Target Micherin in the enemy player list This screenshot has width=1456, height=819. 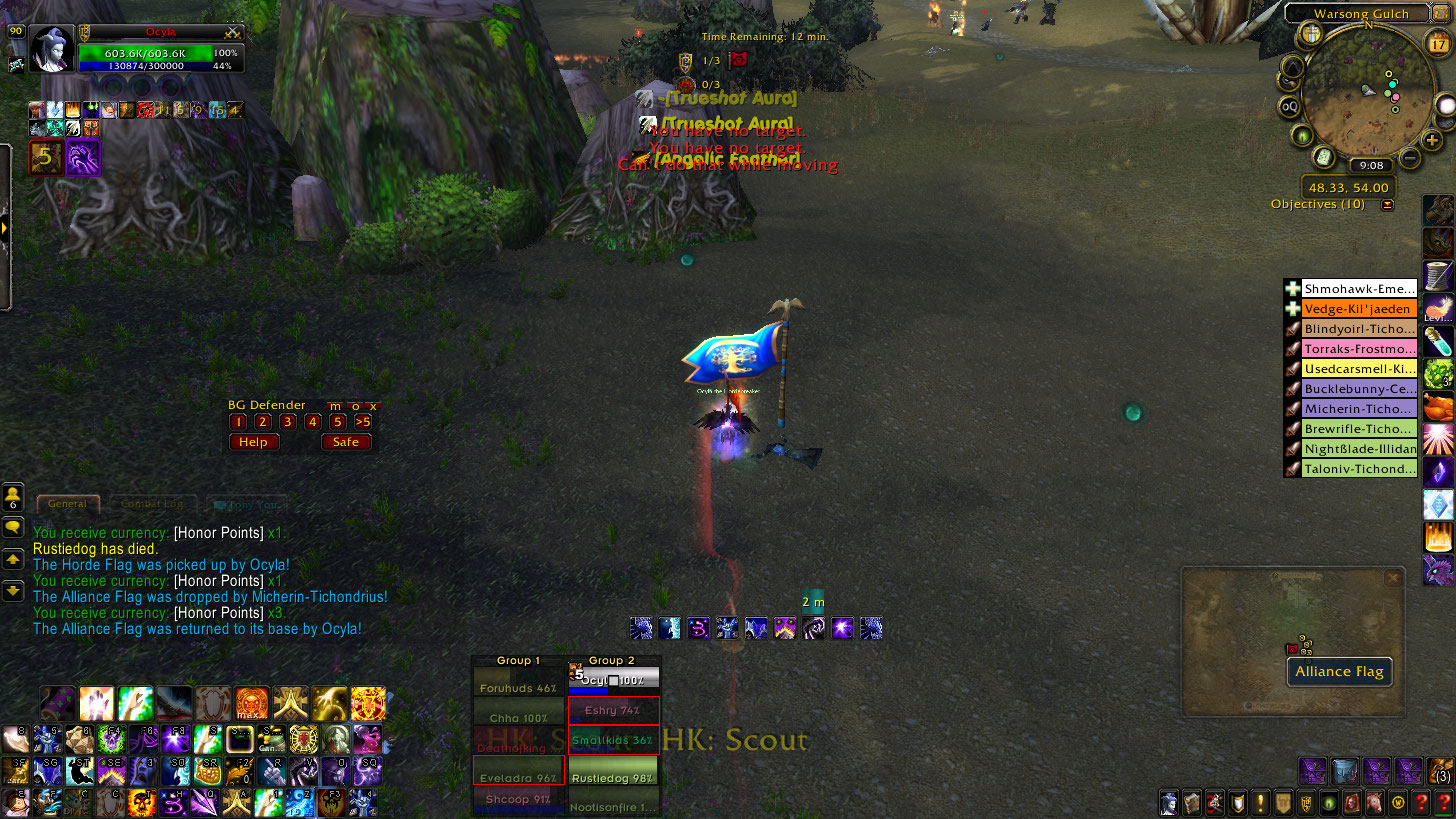click(x=1359, y=409)
